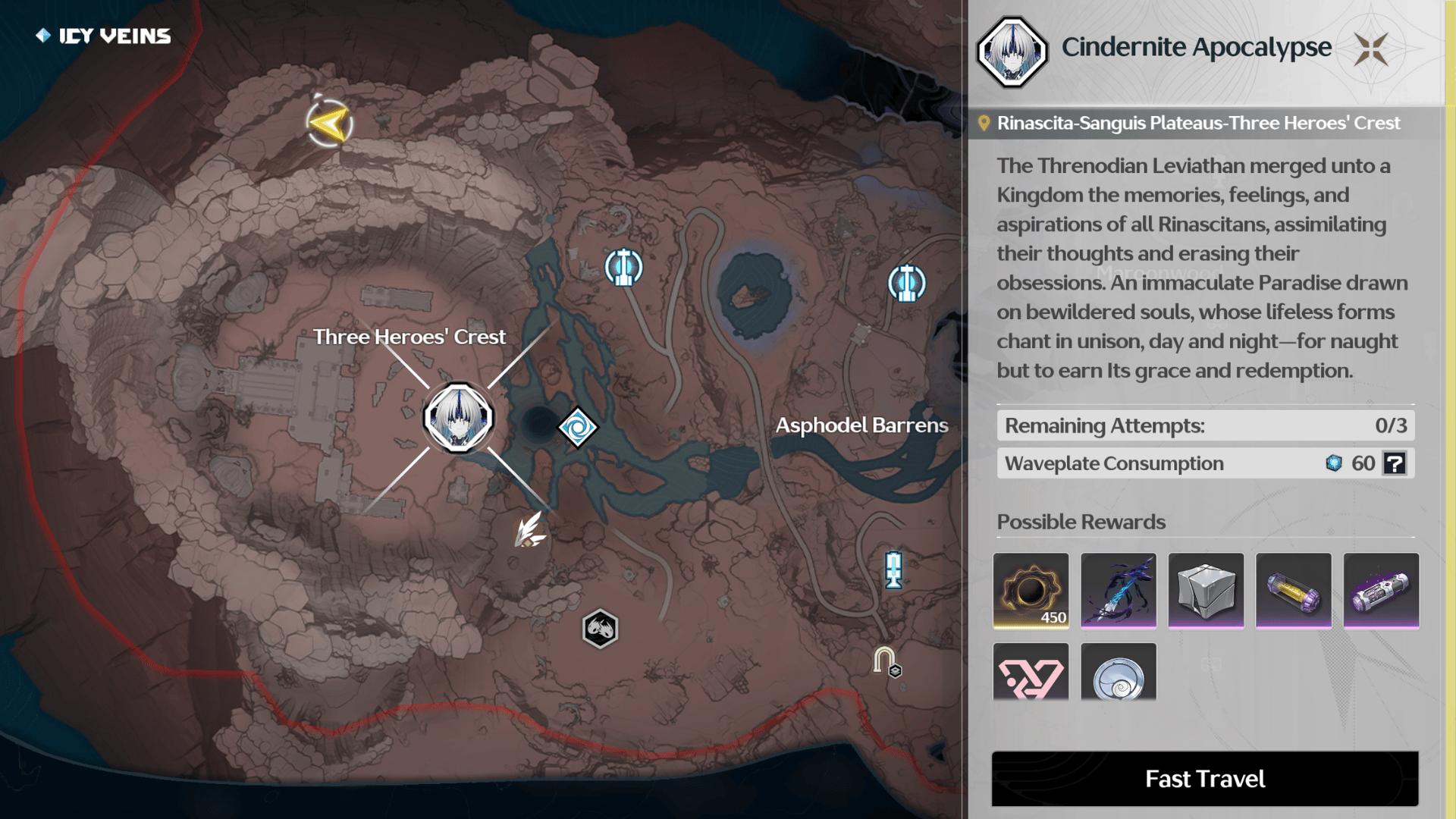Open the Waveplate Consumption question mark help
The height and width of the screenshot is (819, 1456).
click(1395, 463)
